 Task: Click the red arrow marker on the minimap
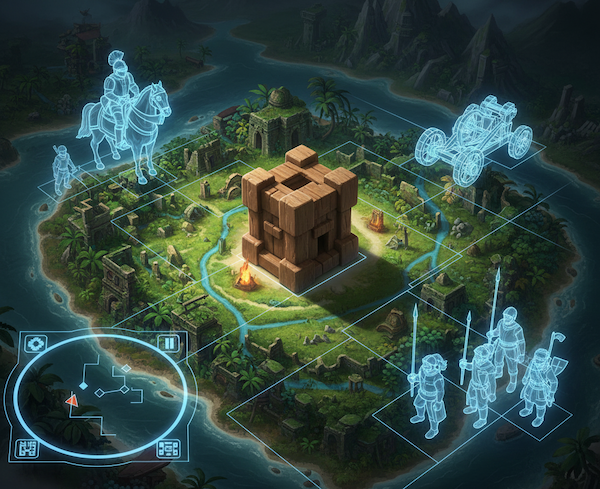coord(72,400)
